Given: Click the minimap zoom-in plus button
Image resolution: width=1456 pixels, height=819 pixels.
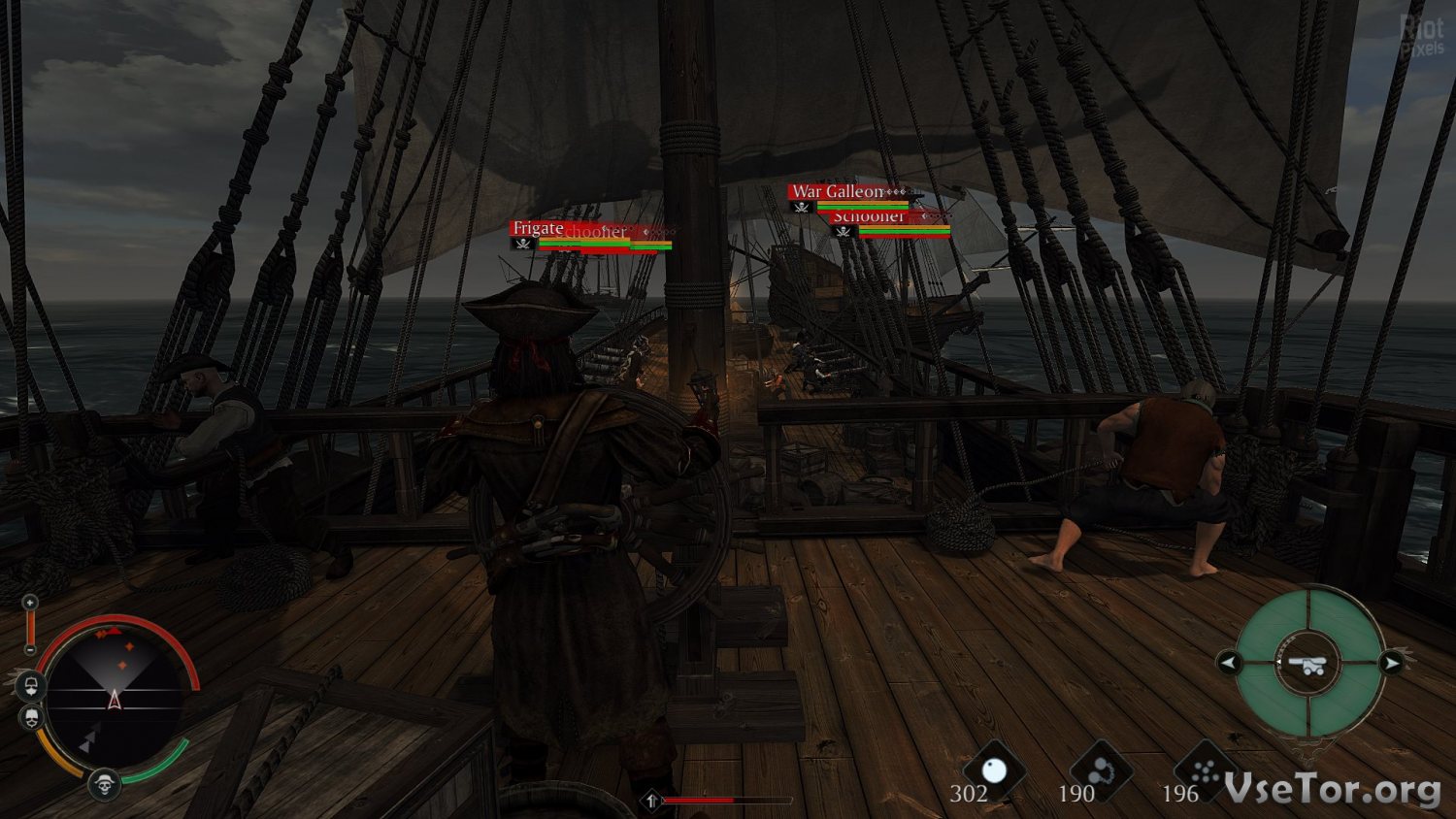Looking at the screenshot, I should pos(30,603).
